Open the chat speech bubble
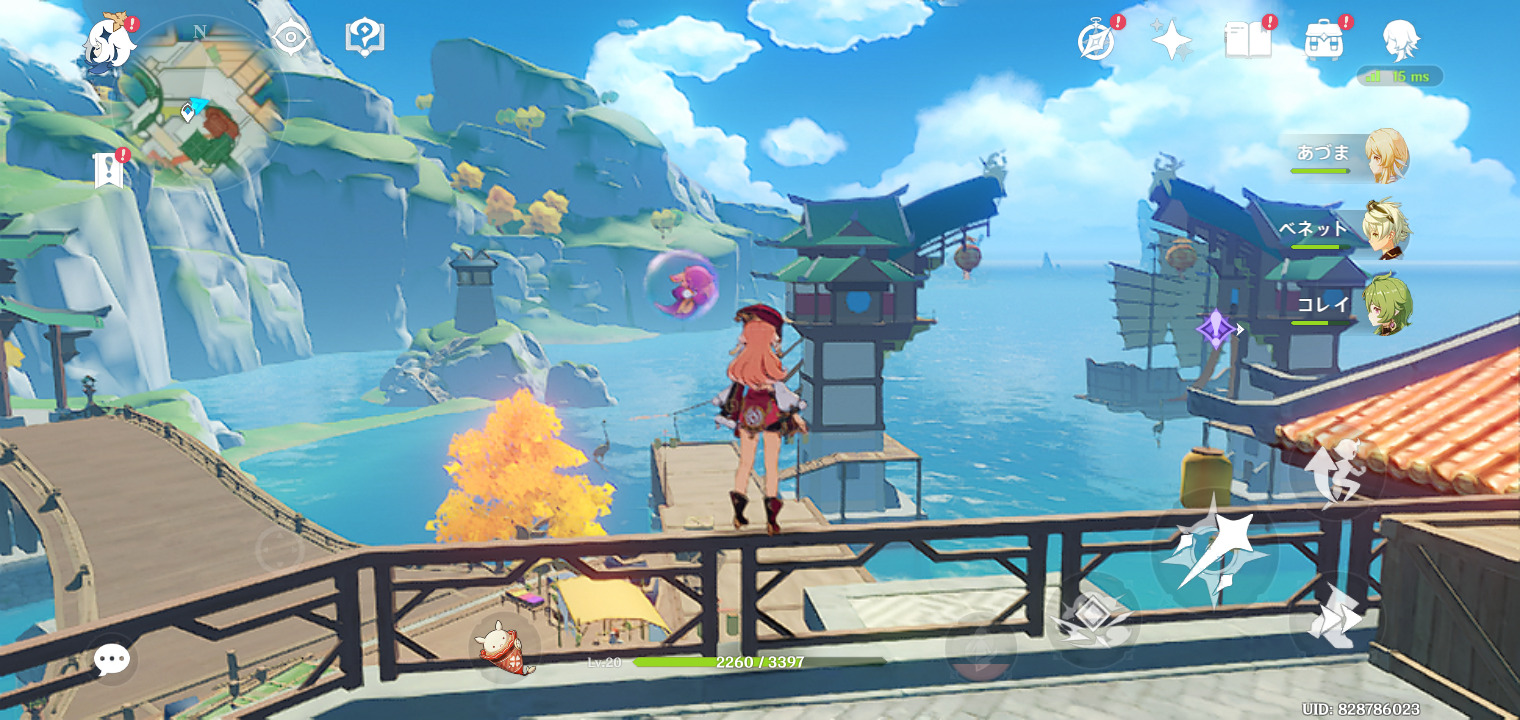Viewport: 1520px width, 720px height. [x=111, y=659]
